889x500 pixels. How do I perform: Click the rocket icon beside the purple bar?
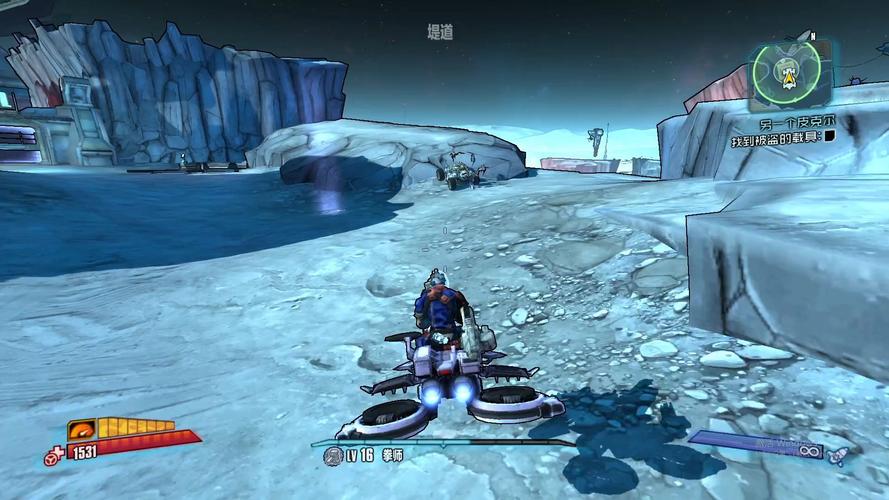[838, 455]
